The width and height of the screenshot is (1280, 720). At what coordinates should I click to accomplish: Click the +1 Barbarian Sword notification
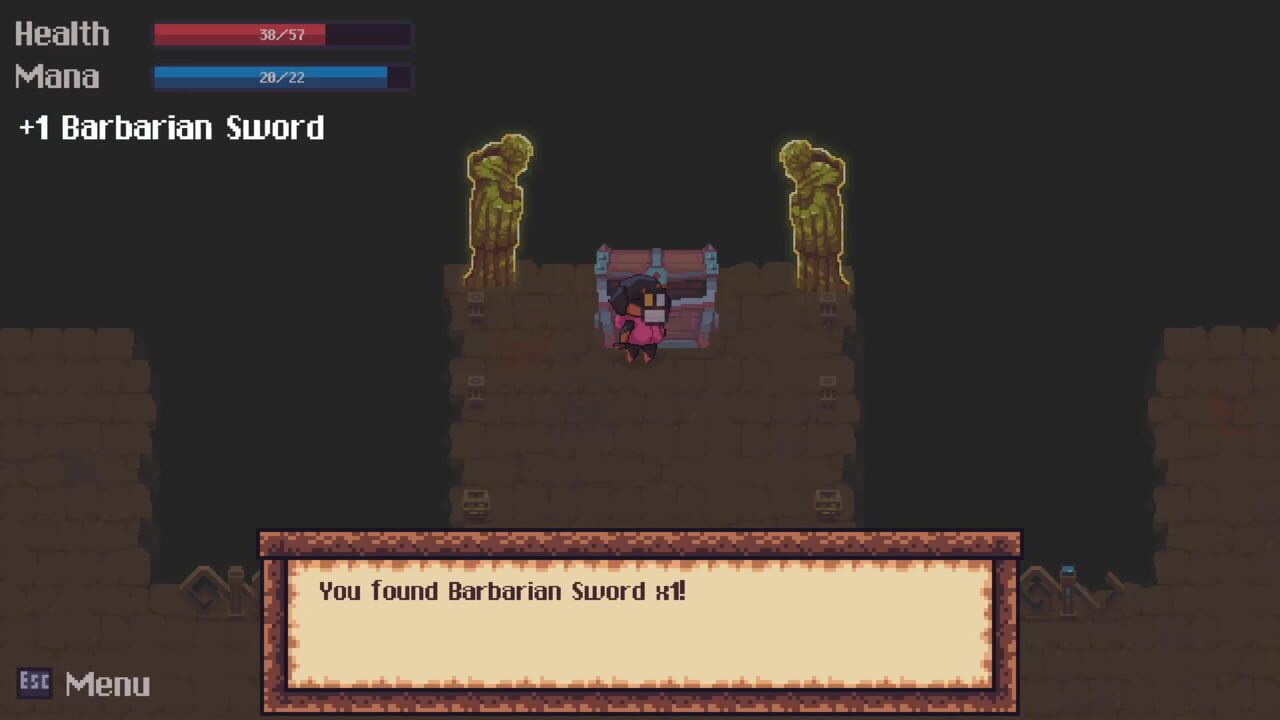tap(170, 127)
